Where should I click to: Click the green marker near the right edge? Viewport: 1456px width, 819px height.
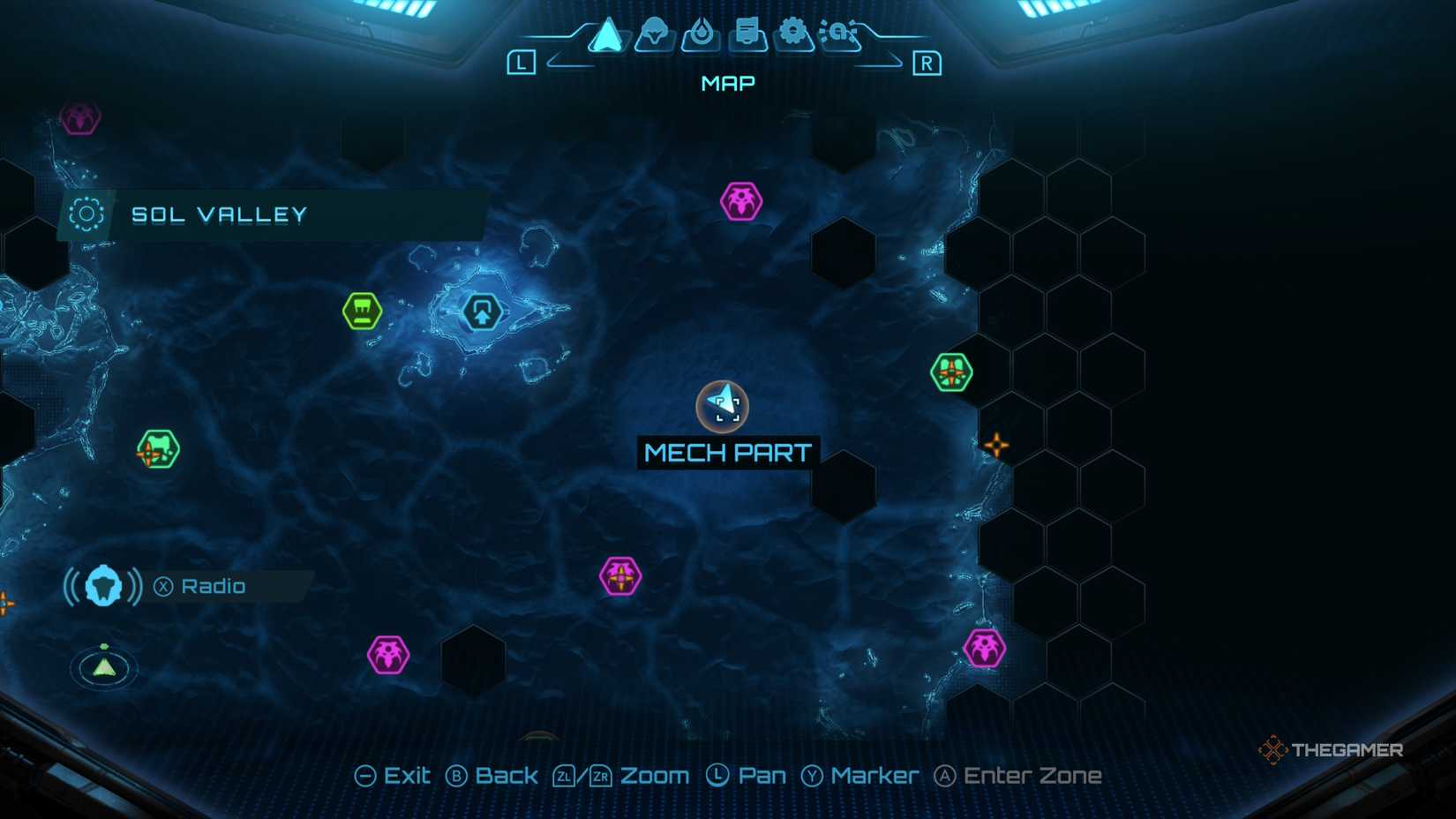pos(953,372)
